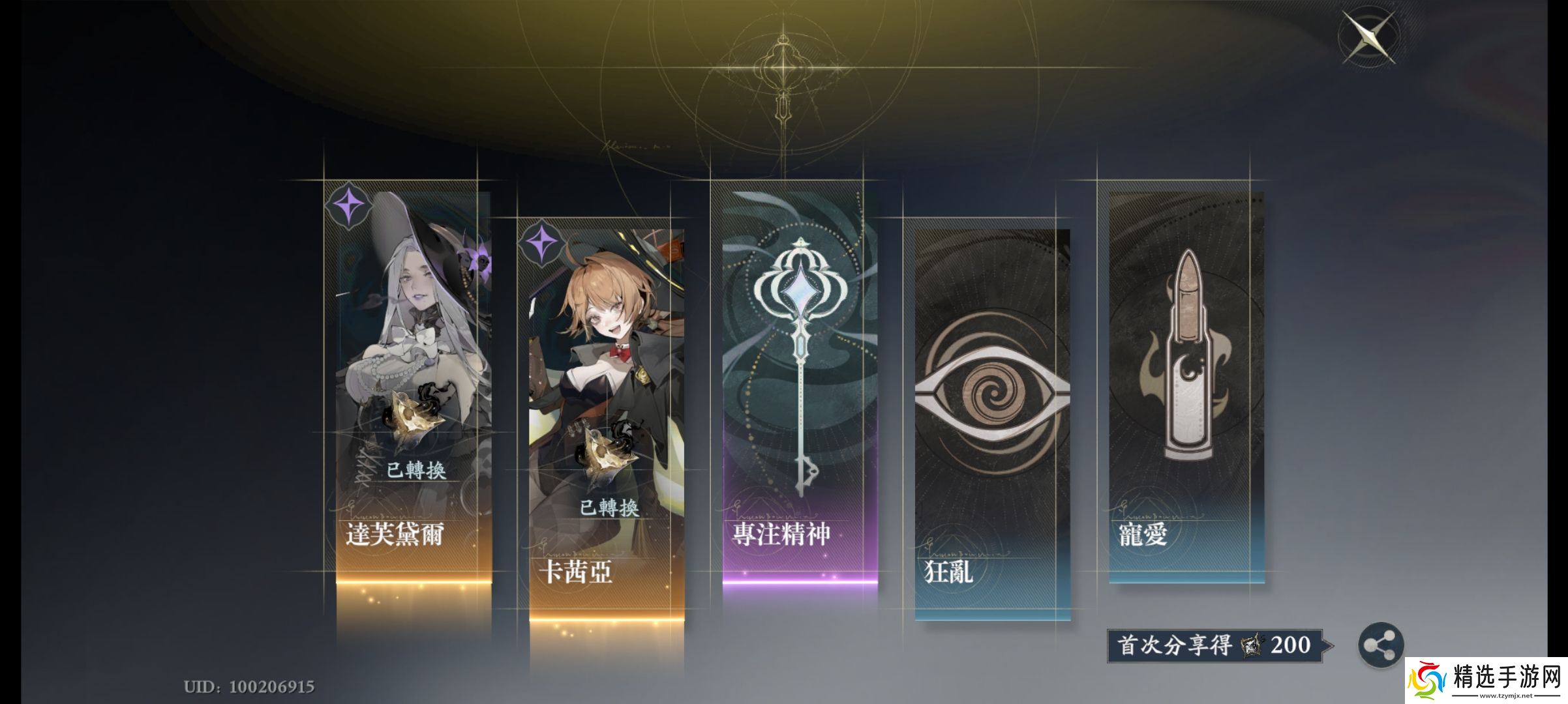Choose the 寵愛 bullet card
1568x704 pixels.
coord(1186,385)
